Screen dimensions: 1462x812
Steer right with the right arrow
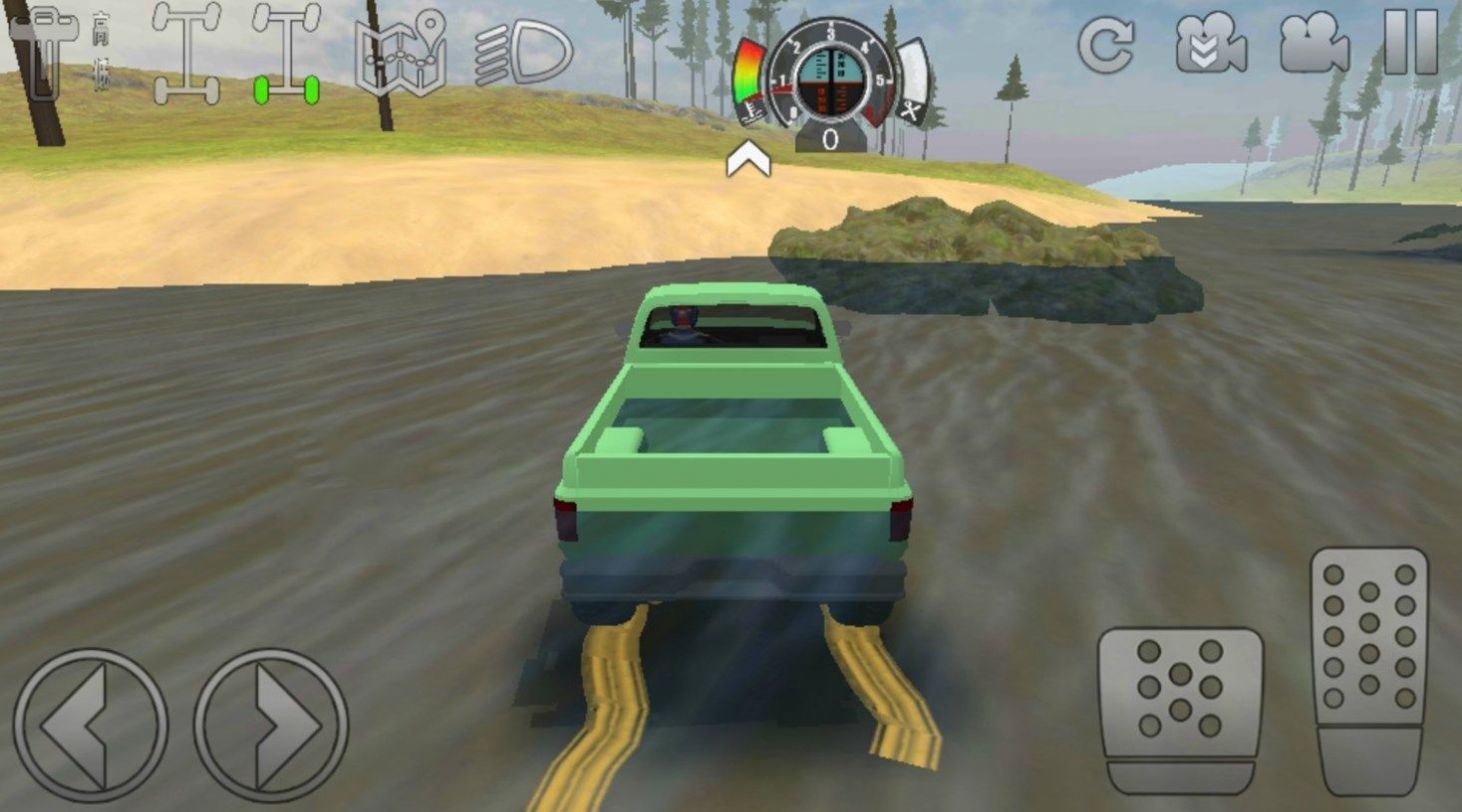tap(271, 725)
